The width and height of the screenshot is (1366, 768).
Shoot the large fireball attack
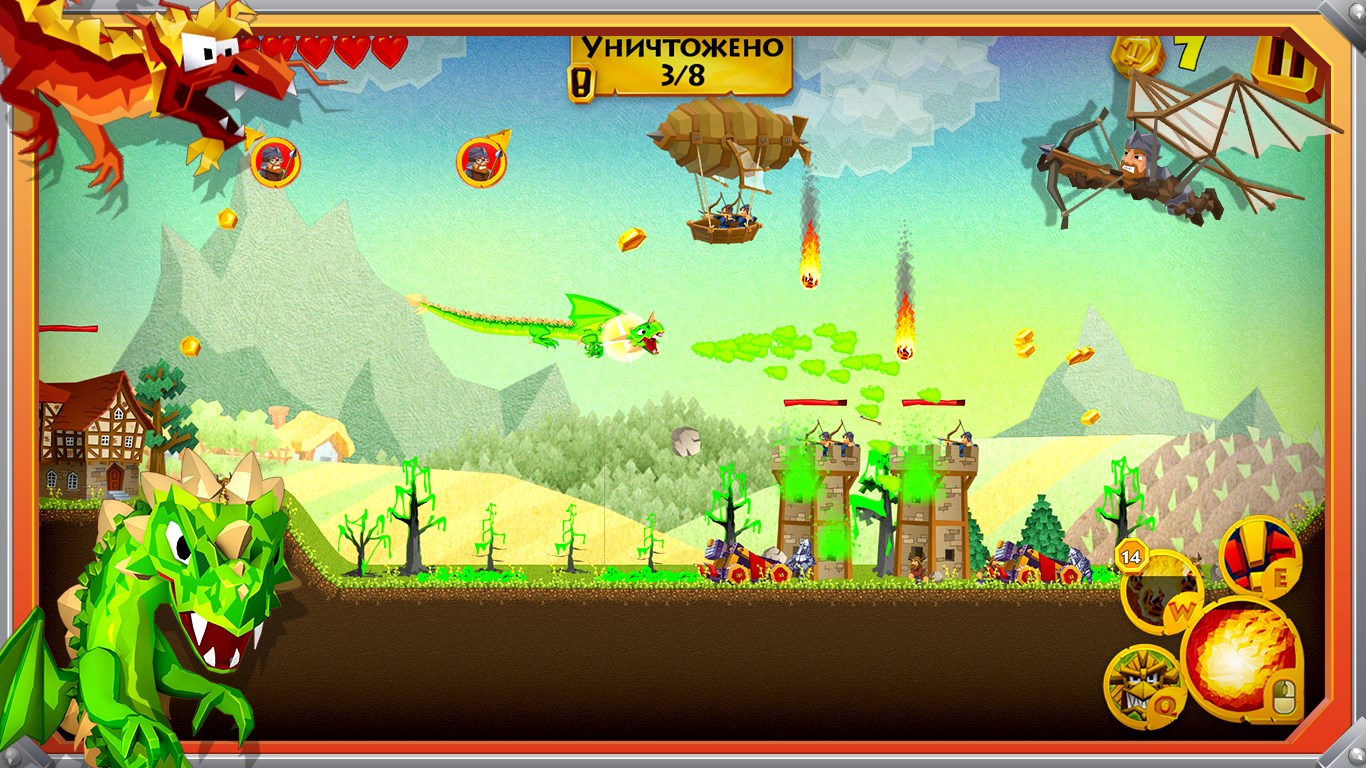pyautogui.click(x=1240, y=657)
